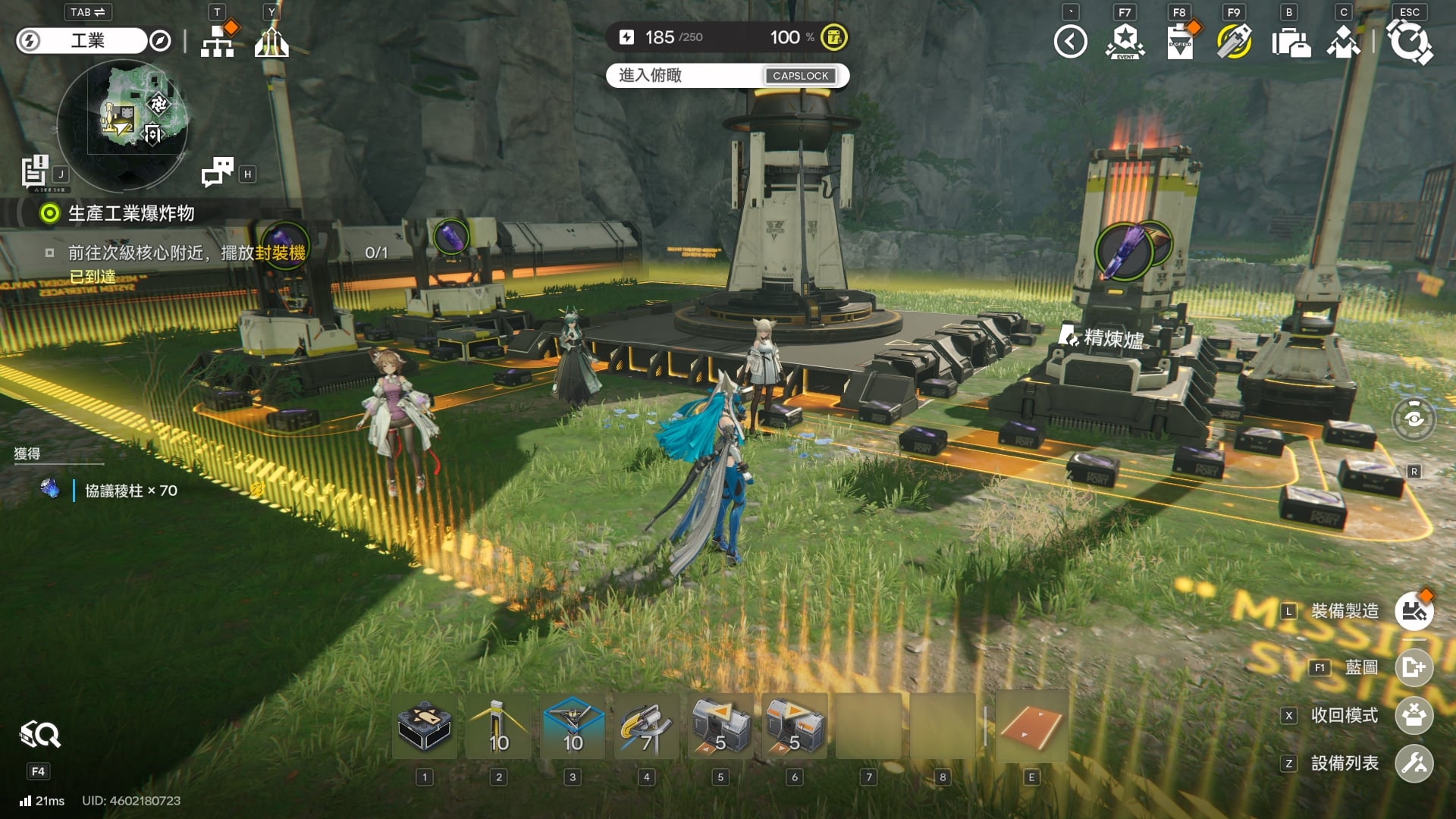Open the chat speech bubbles icon

click(218, 172)
